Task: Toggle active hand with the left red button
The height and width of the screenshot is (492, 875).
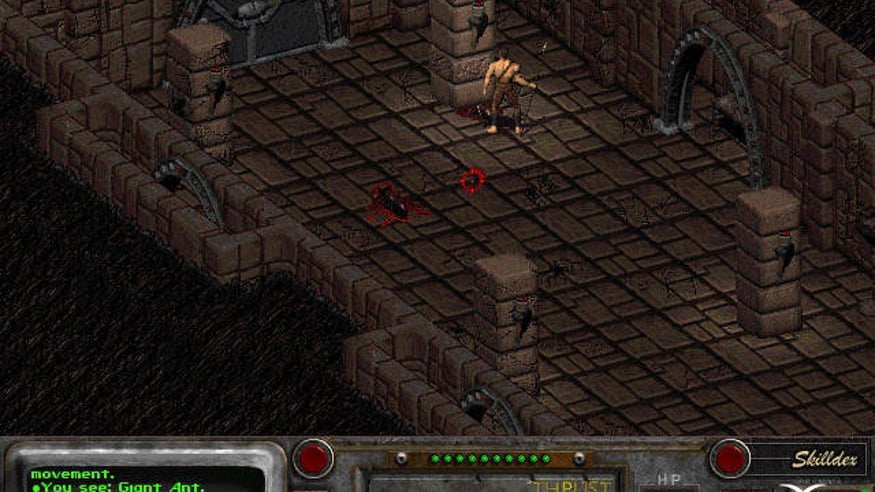Action: [x=313, y=458]
